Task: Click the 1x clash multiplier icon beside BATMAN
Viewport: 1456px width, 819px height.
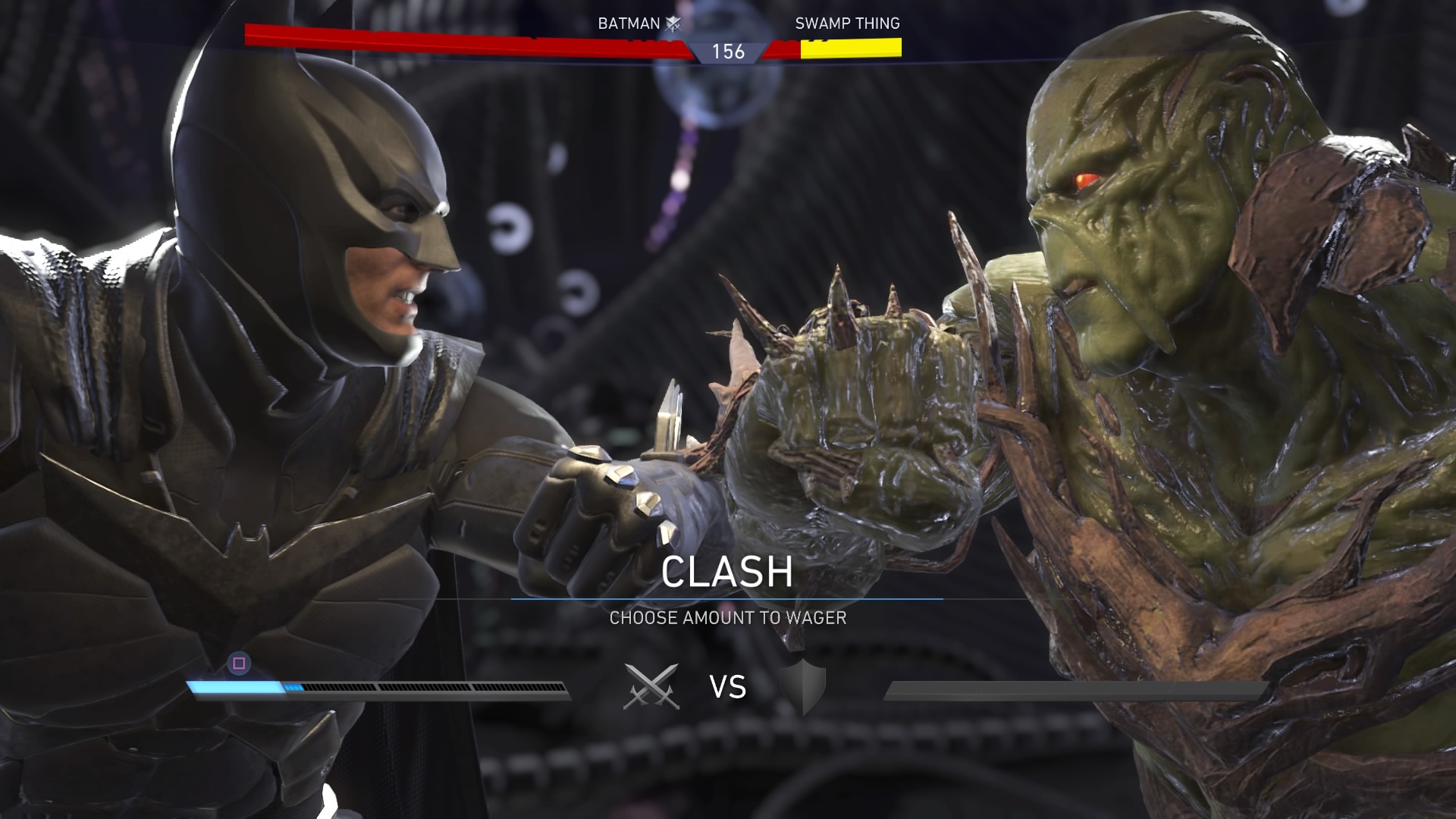Action: (x=674, y=24)
